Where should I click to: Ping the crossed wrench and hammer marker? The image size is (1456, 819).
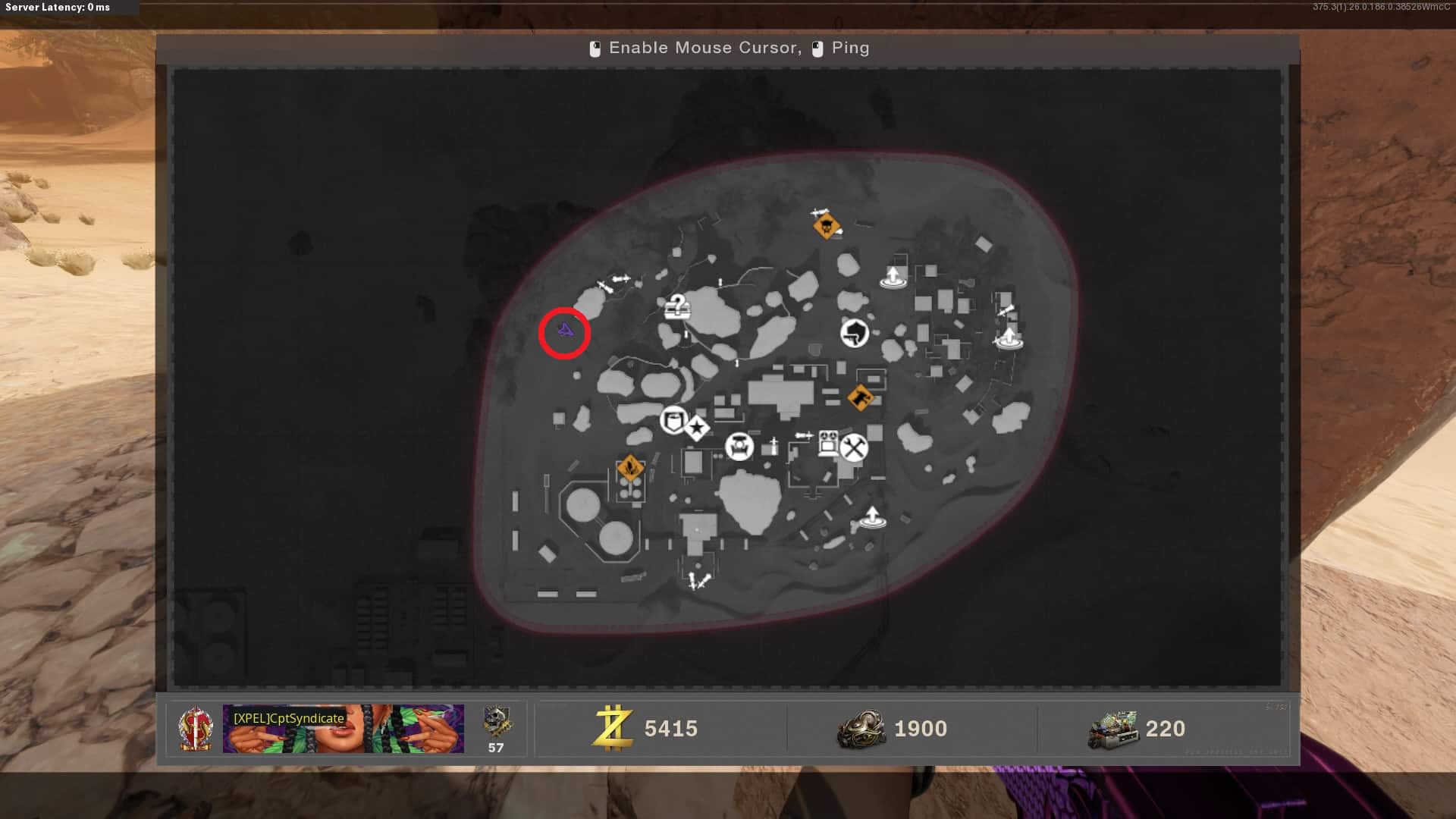pyautogui.click(x=854, y=447)
